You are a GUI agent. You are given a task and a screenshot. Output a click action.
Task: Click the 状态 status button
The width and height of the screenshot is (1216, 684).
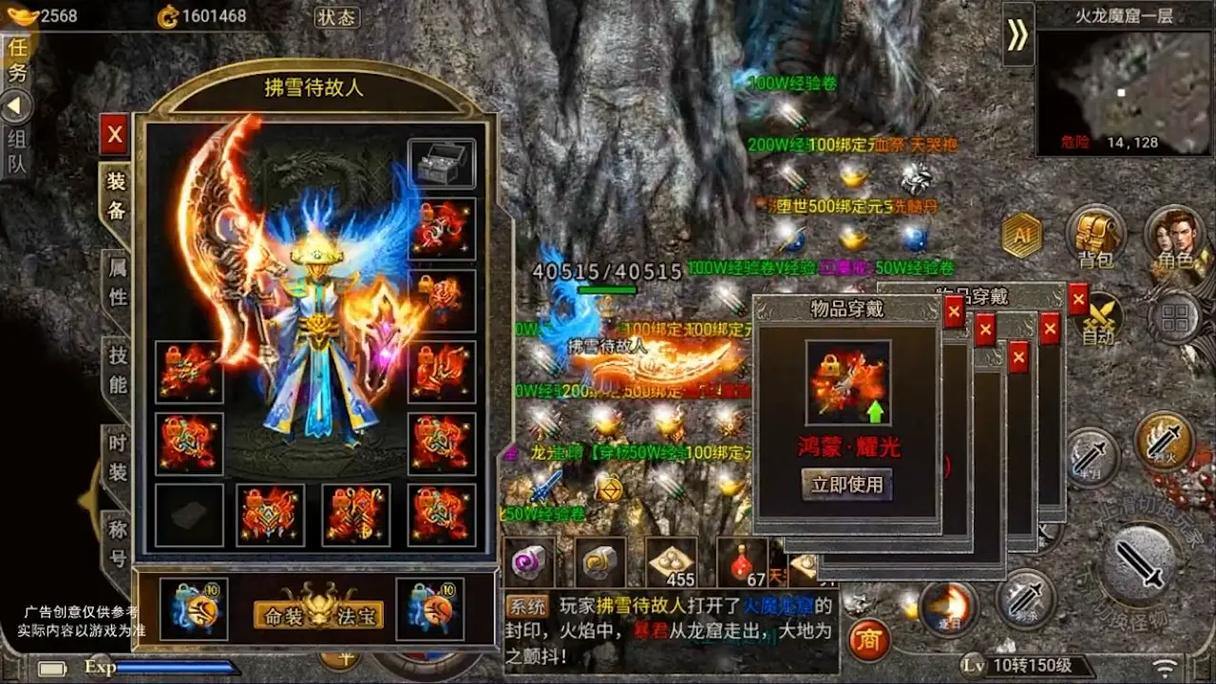(336, 17)
